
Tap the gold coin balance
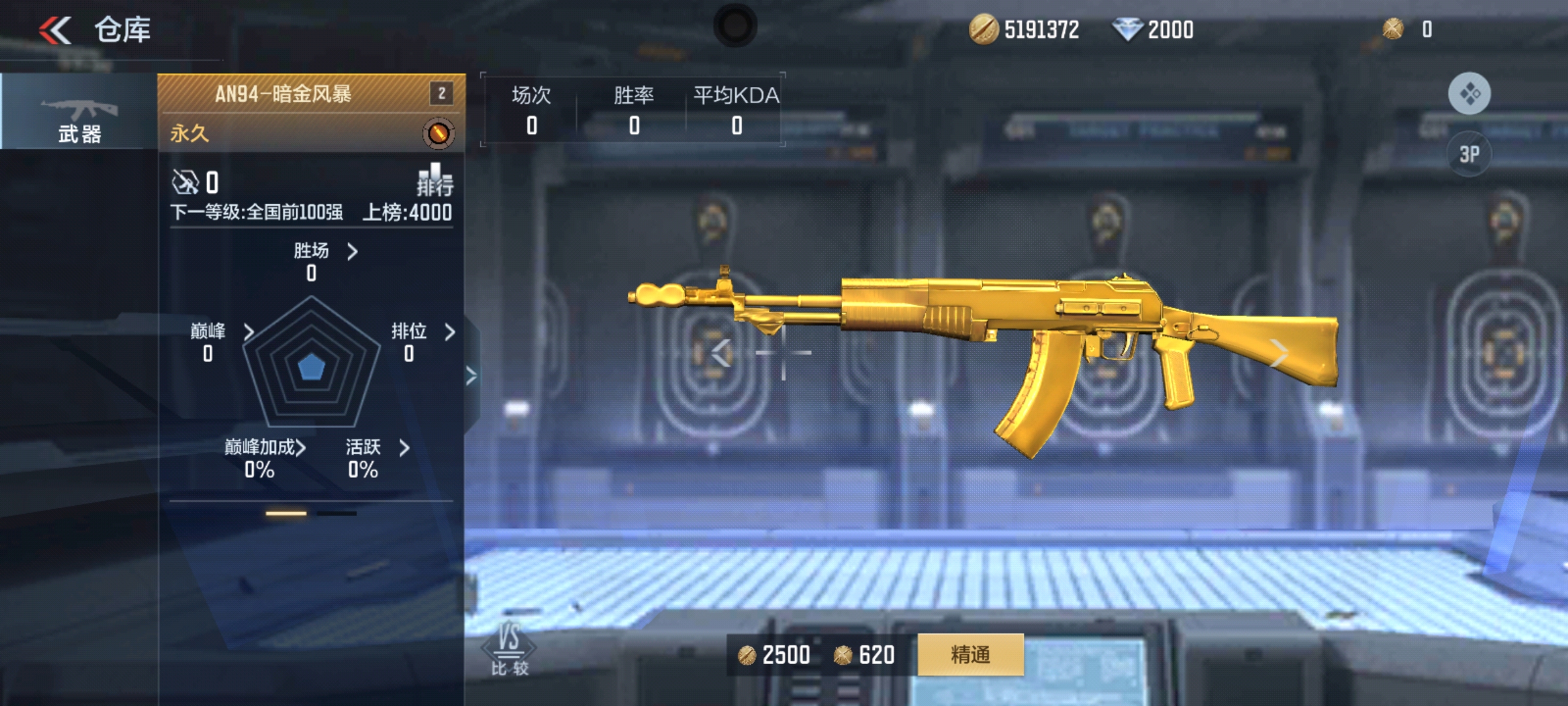tap(1024, 30)
